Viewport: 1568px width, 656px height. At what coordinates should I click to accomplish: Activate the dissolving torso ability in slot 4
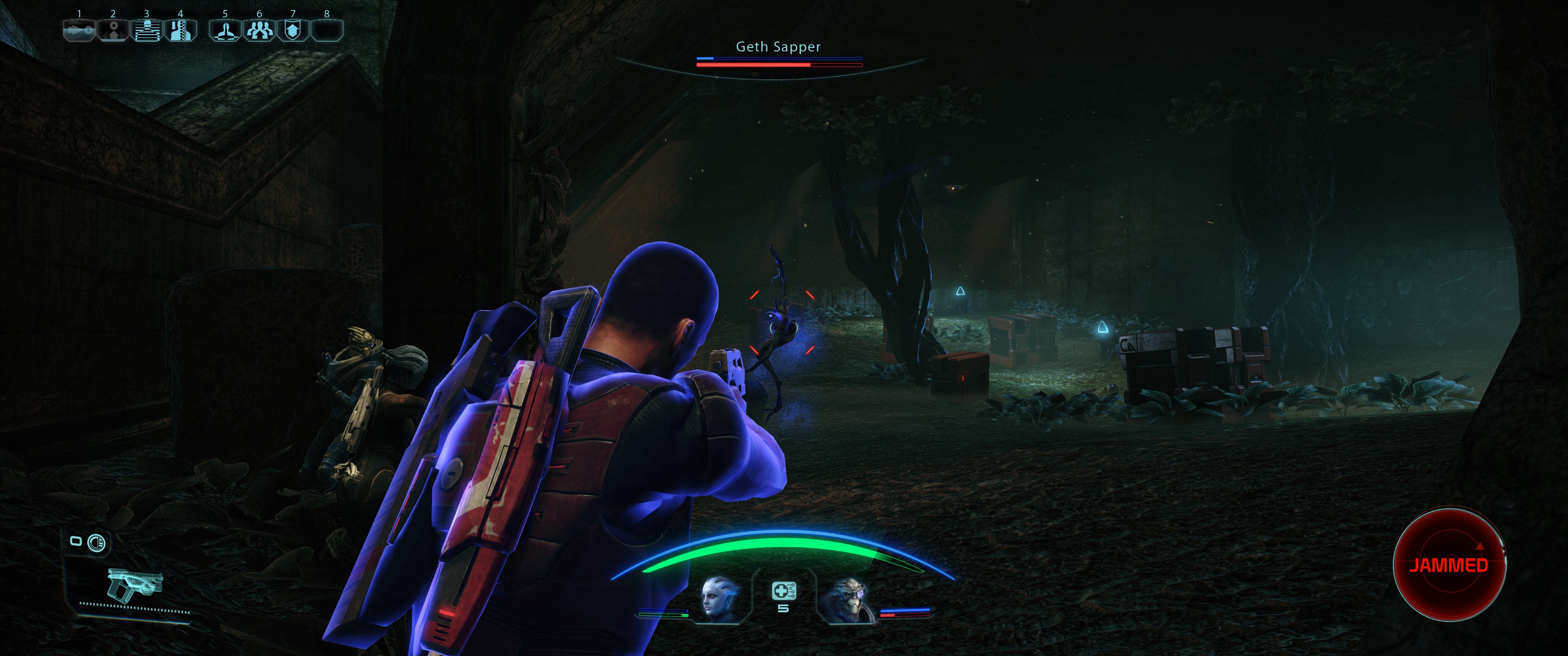click(180, 31)
